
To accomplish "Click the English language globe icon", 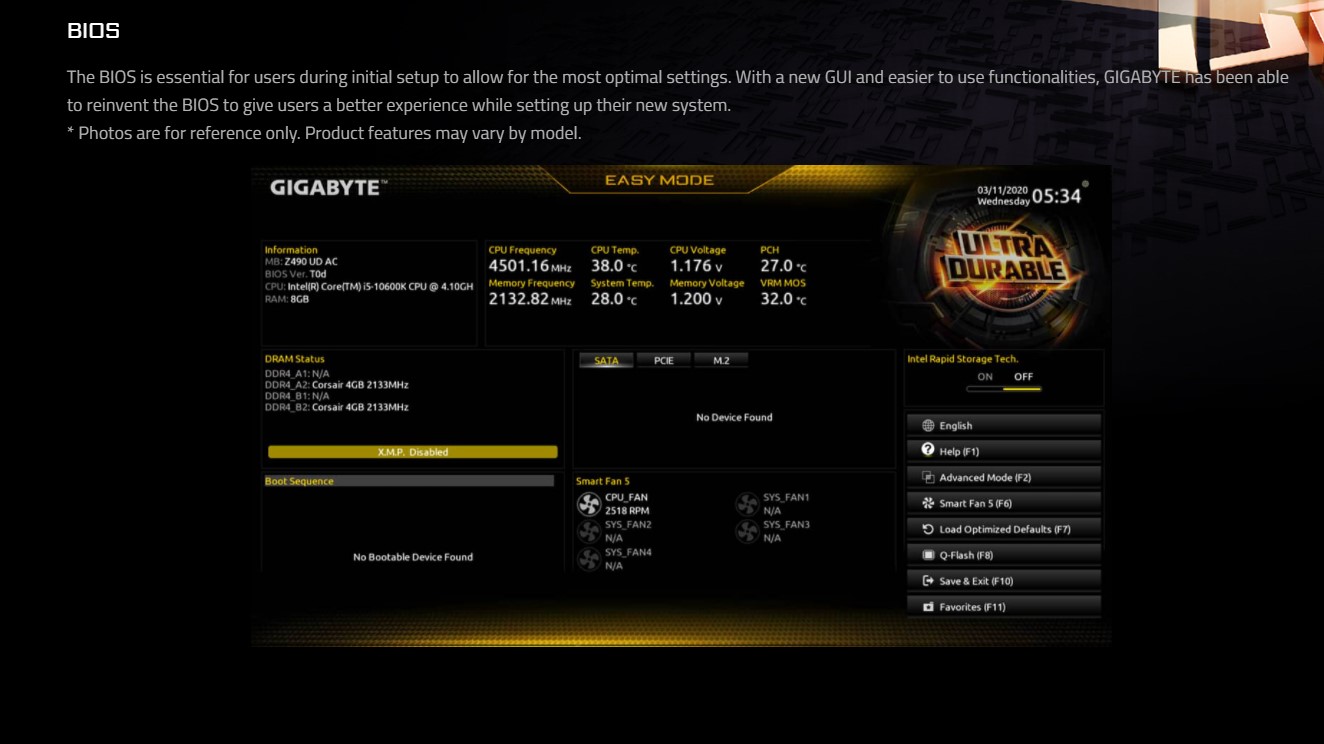I will point(929,424).
